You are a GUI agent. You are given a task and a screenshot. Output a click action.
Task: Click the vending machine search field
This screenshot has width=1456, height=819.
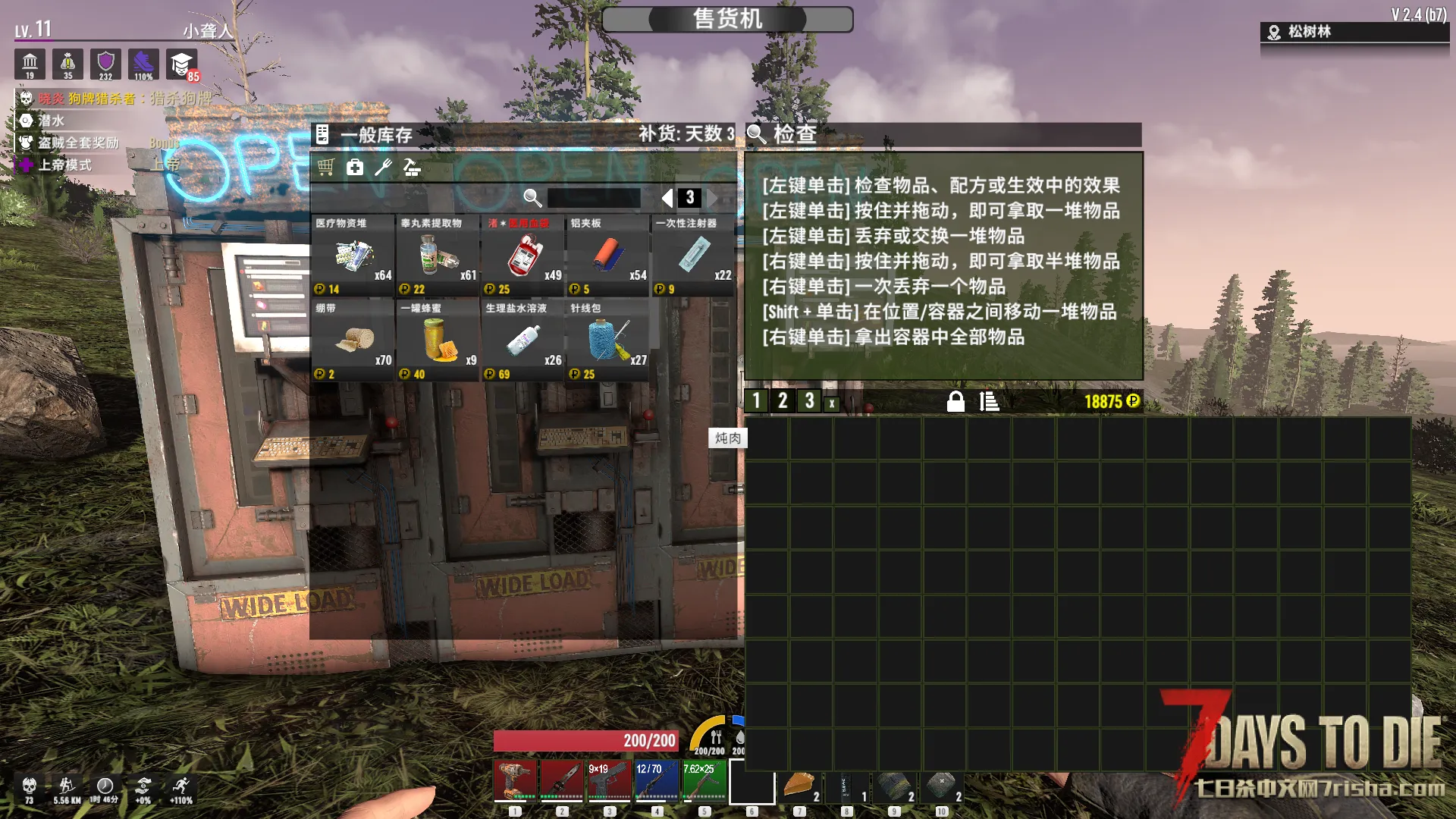point(594,198)
